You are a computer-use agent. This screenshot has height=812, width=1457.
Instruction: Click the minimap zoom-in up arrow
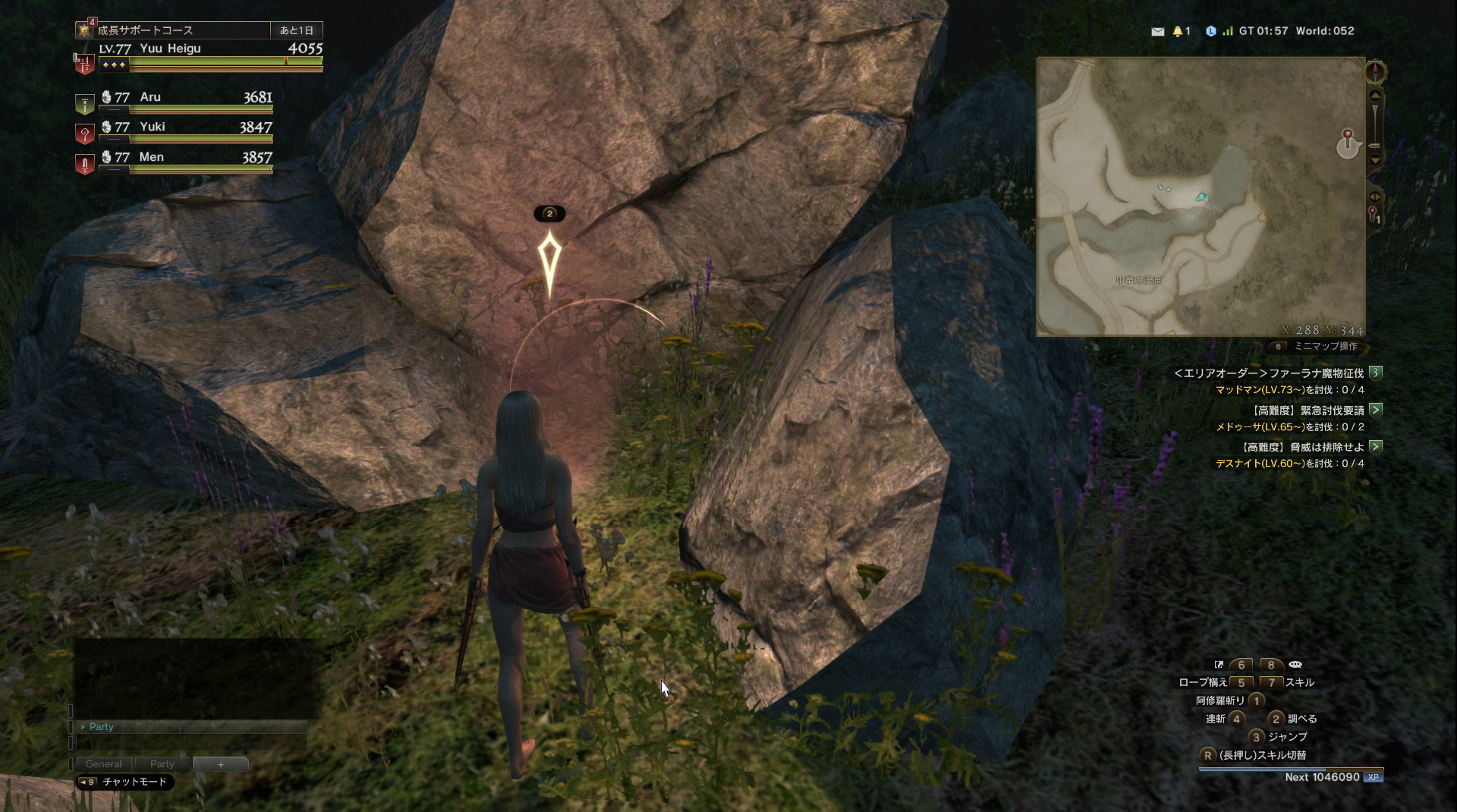tap(1375, 96)
